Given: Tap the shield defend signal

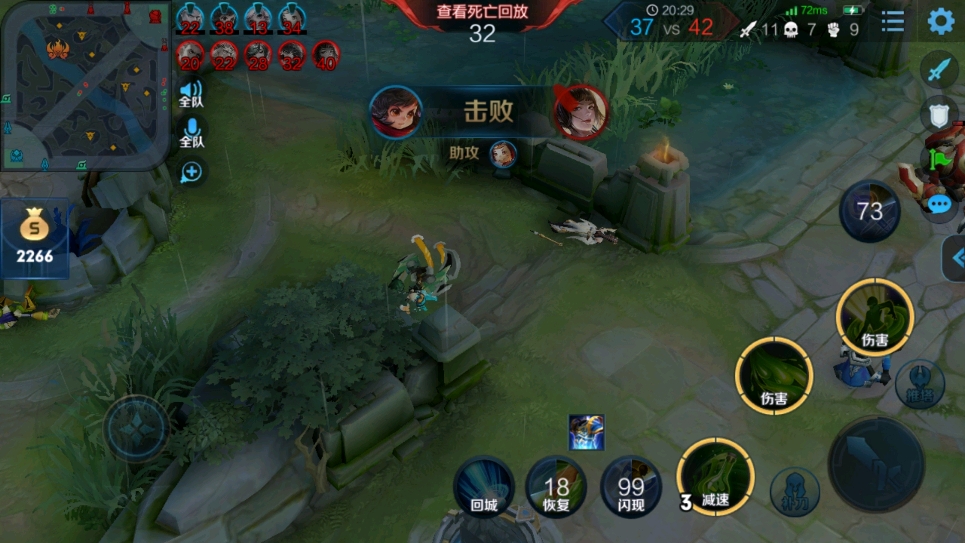Looking at the screenshot, I should [x=938, y=115].
